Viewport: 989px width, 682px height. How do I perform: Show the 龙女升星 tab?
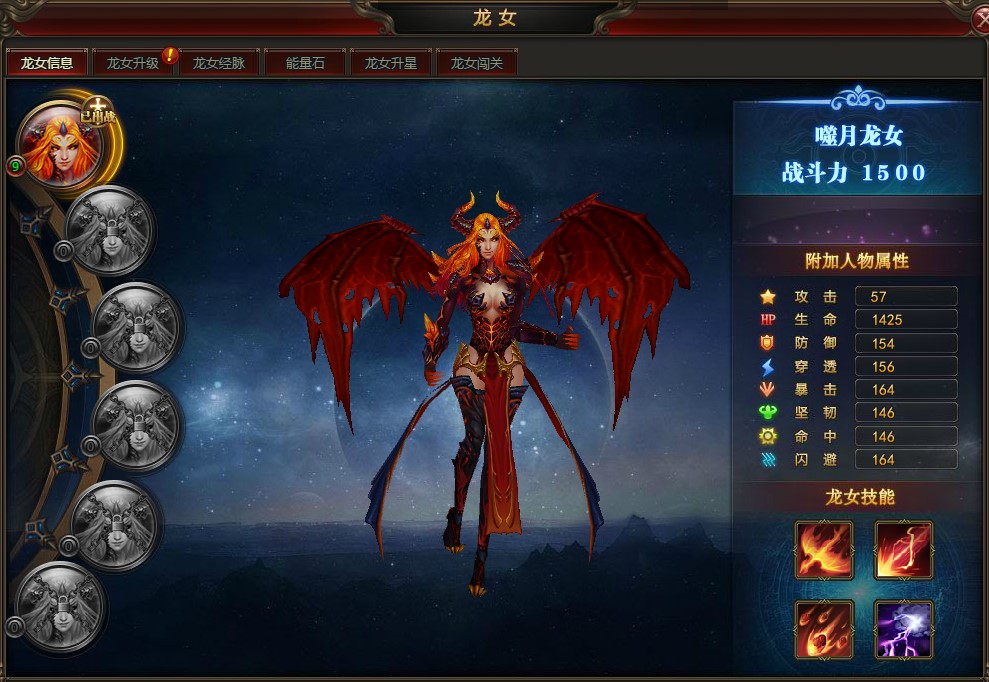pyautogui.click(x=390, y=63)
